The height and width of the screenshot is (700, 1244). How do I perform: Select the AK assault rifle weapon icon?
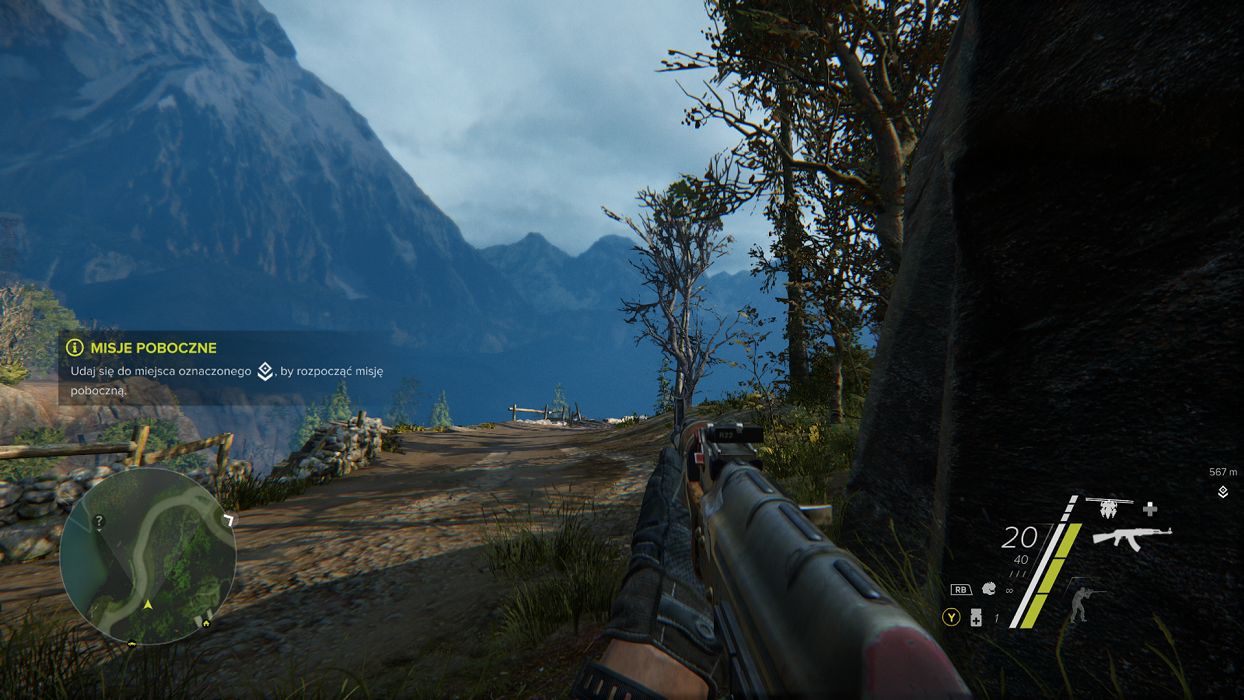click(1131, 537)
